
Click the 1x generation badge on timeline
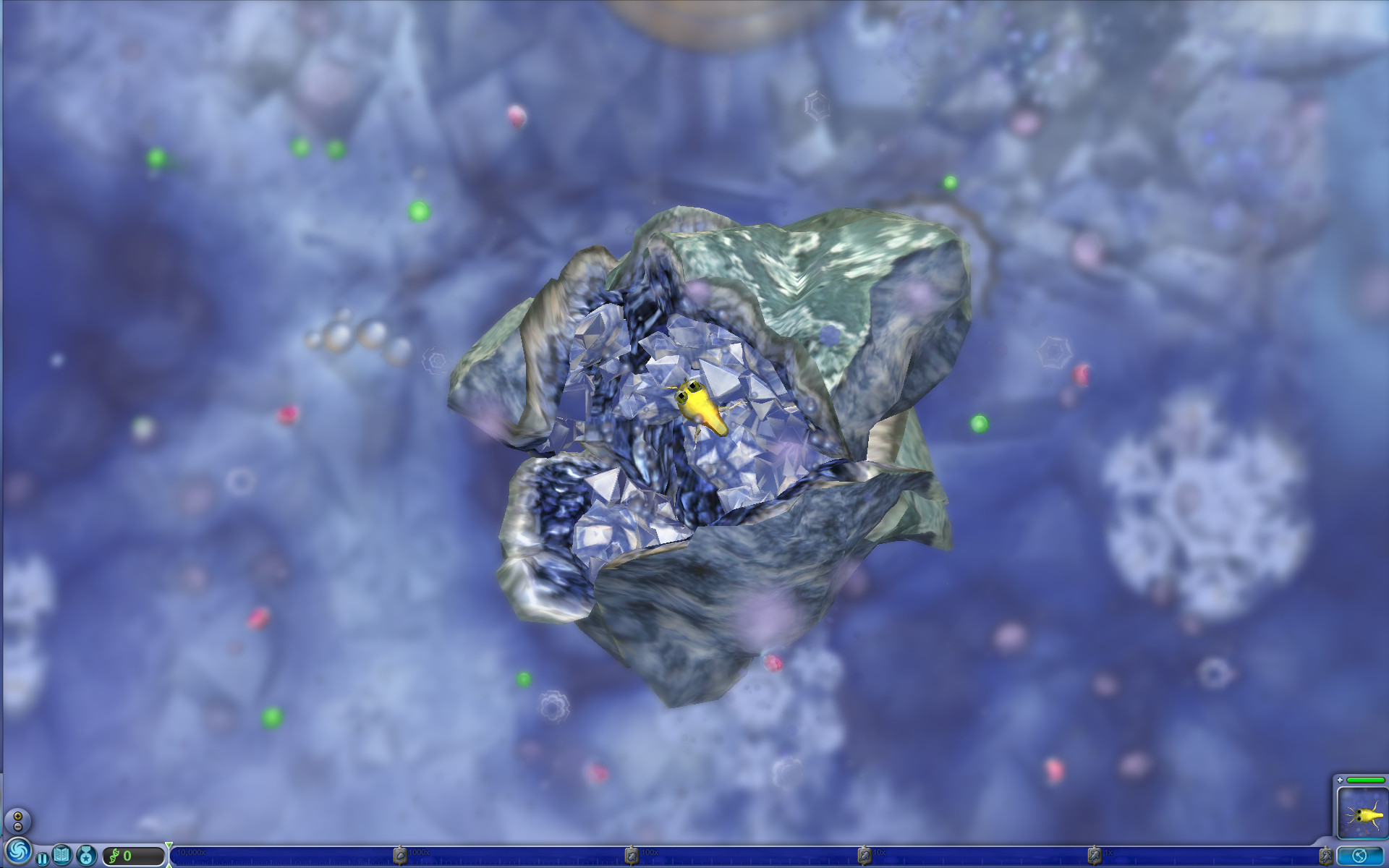point(1093,855)
